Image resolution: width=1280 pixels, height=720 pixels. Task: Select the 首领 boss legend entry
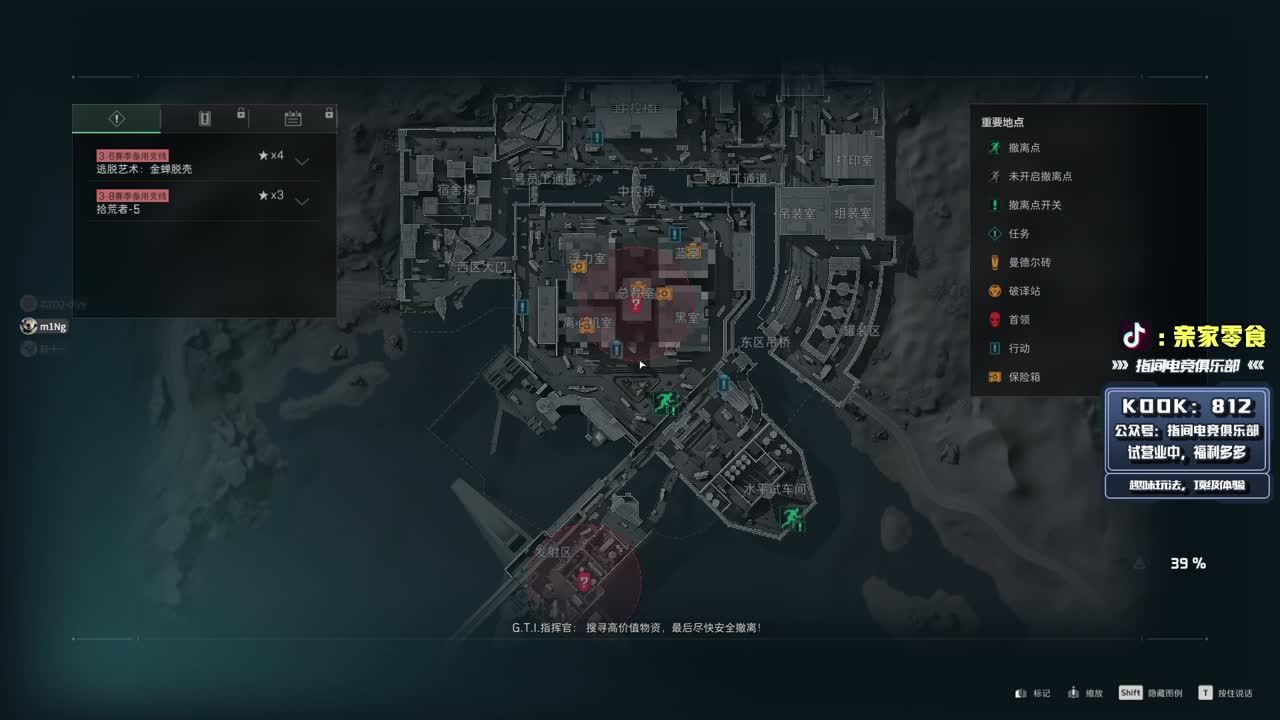(x=1018, y=320)
